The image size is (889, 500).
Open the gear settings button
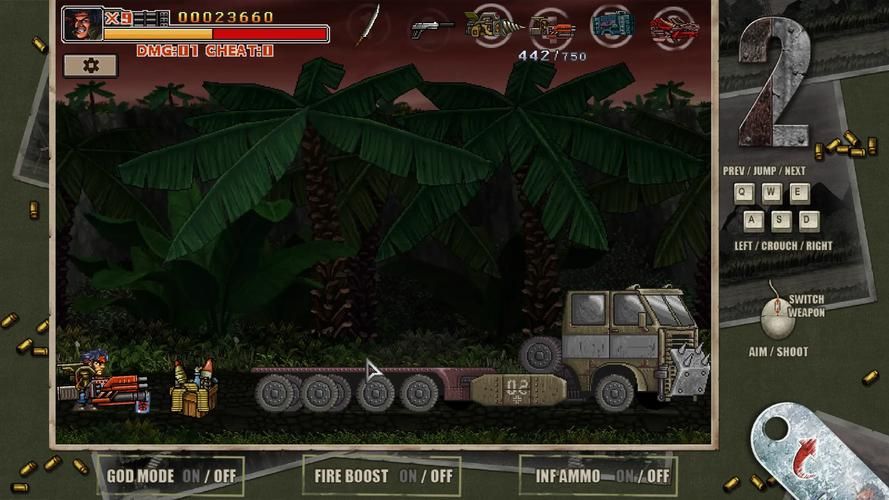point(90,65)
